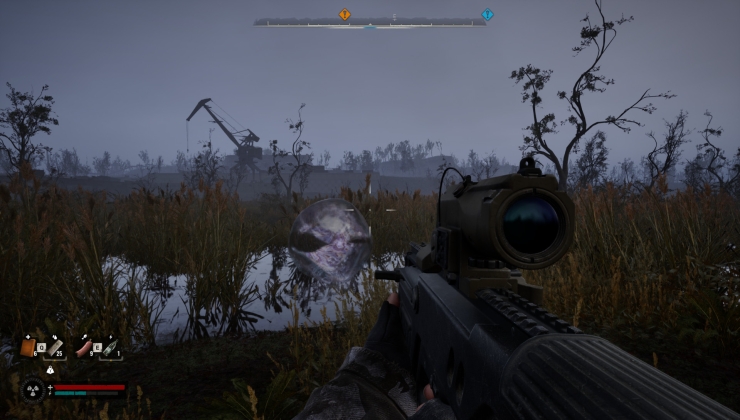Use the bandage quick slot item

pyautogui.click(x=53, y=346)
